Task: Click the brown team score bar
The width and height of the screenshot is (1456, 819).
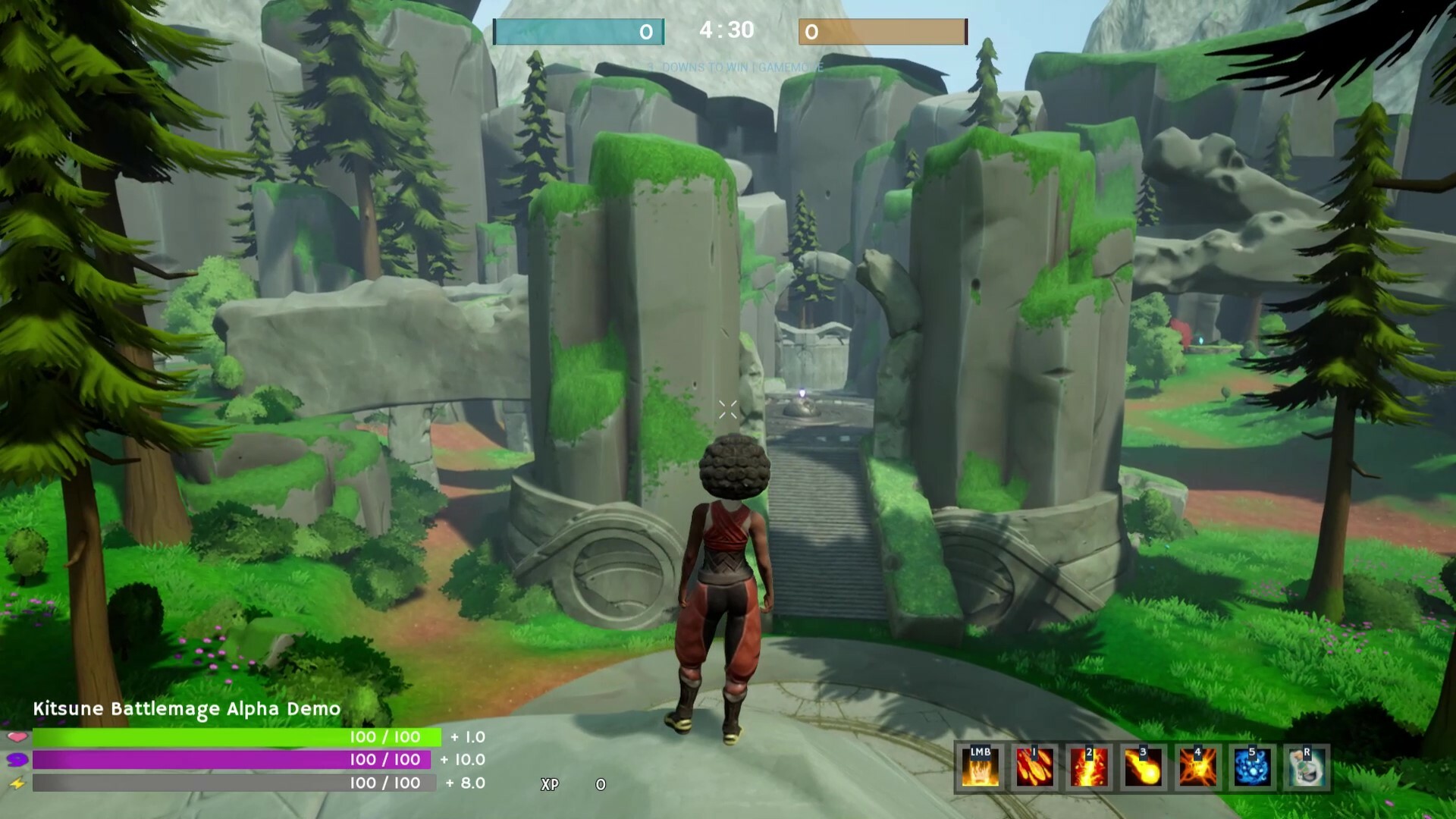Action: pyautogui.click(x=883, y=31)
